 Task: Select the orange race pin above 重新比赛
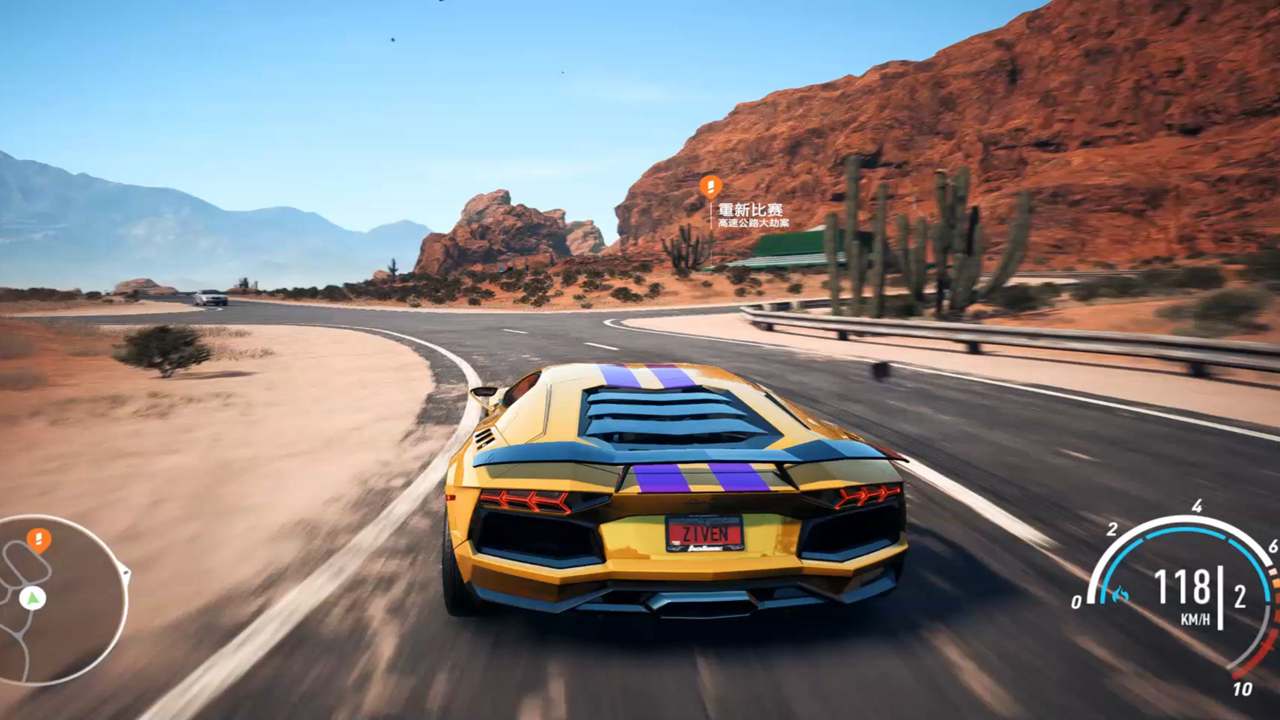point(710,187)
